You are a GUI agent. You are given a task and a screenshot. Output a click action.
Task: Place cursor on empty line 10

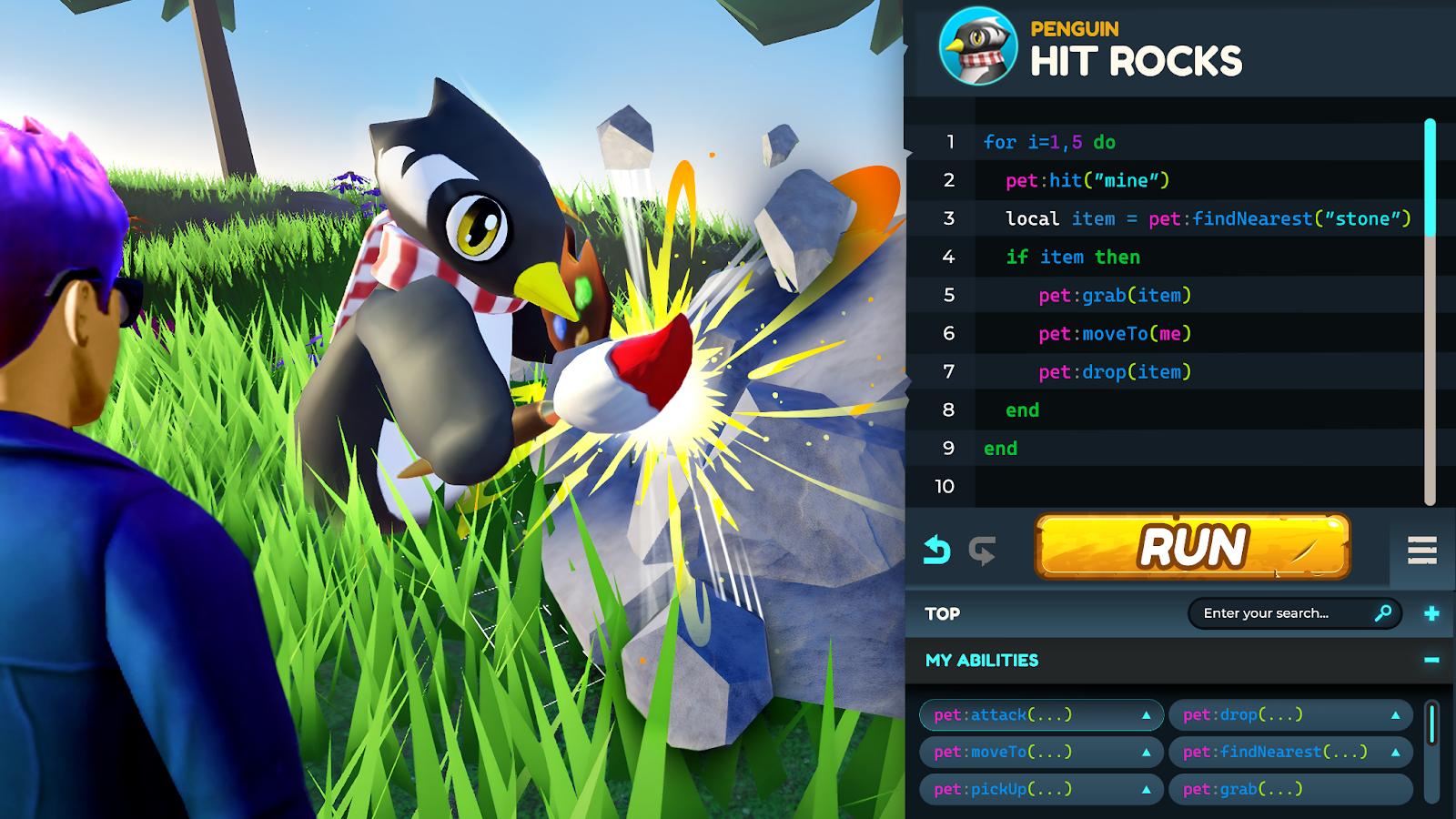click(x=1183, y=487)
